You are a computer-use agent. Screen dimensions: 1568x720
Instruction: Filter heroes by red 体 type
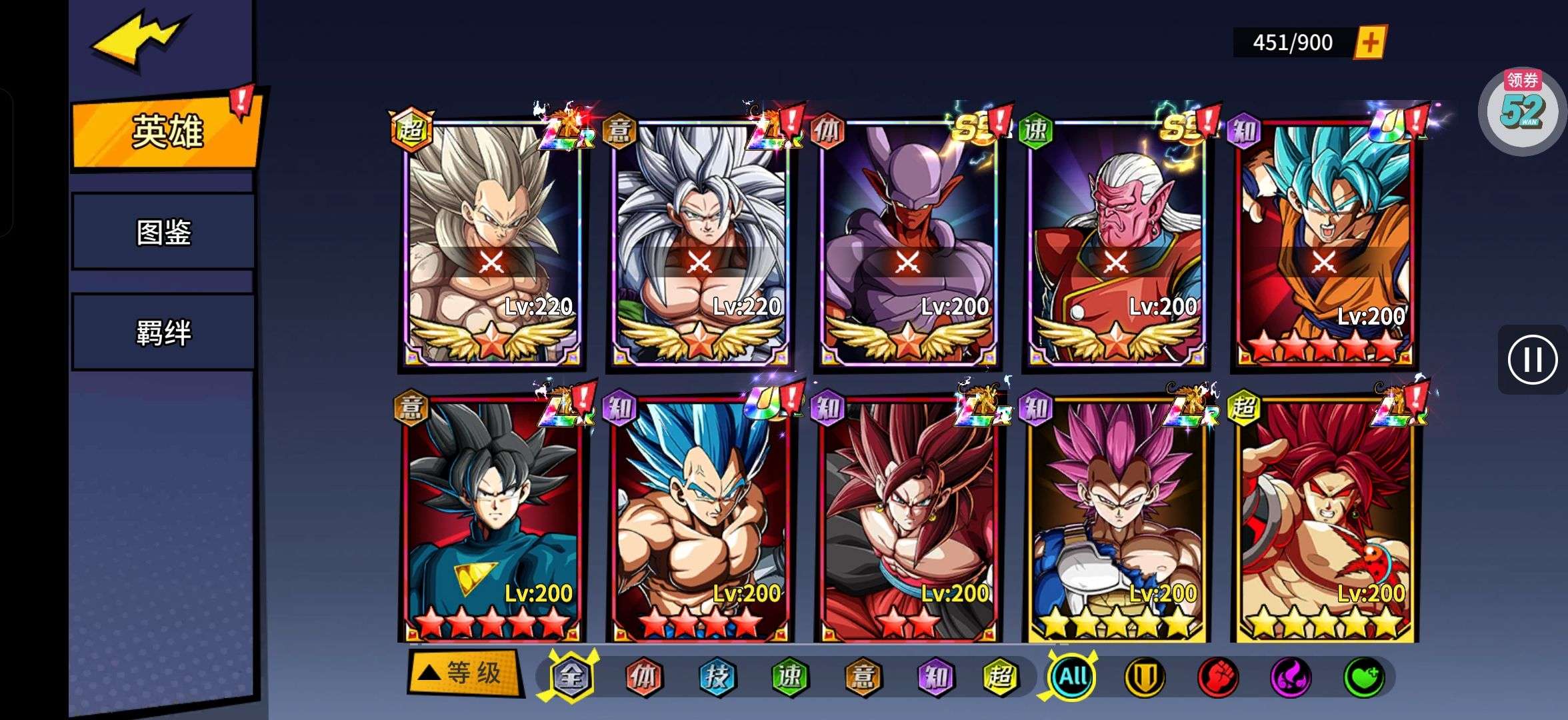[x=643, y=677]
